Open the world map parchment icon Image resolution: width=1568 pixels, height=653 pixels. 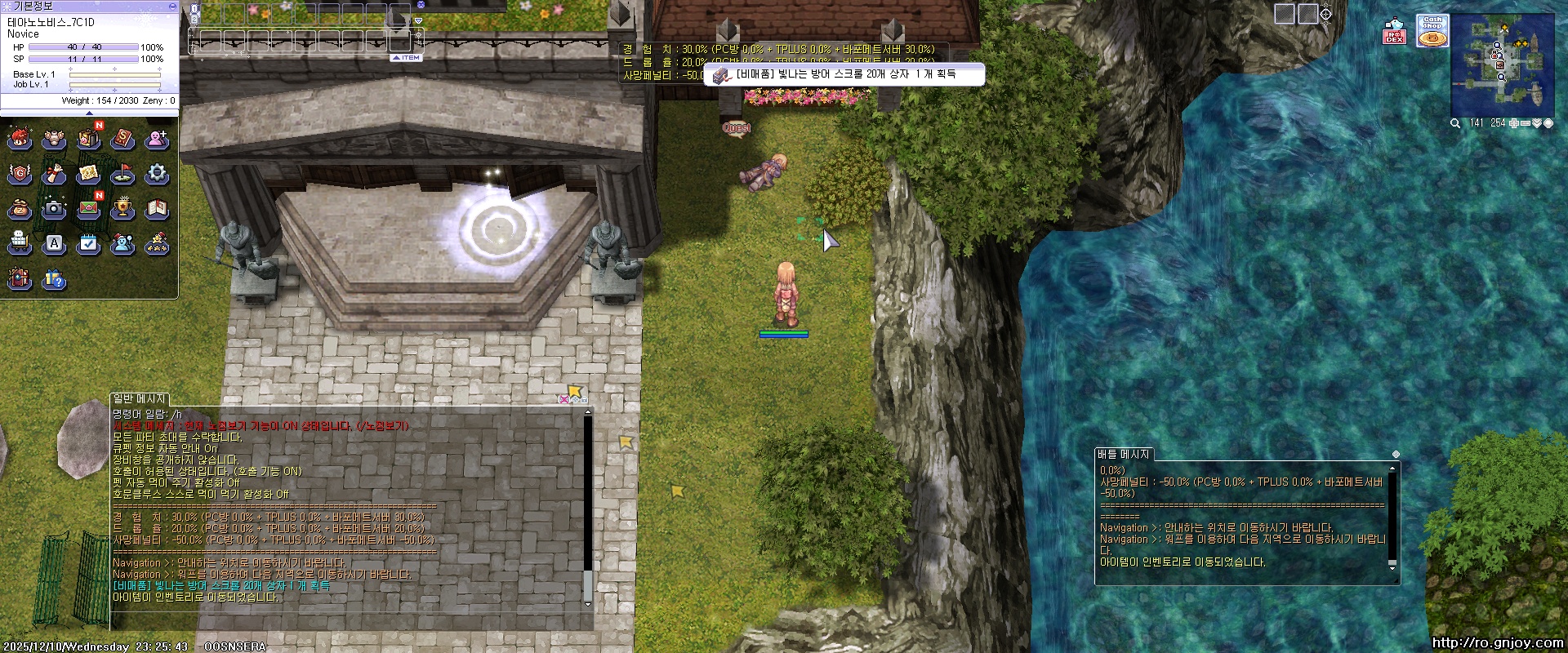tap(88, 174)
